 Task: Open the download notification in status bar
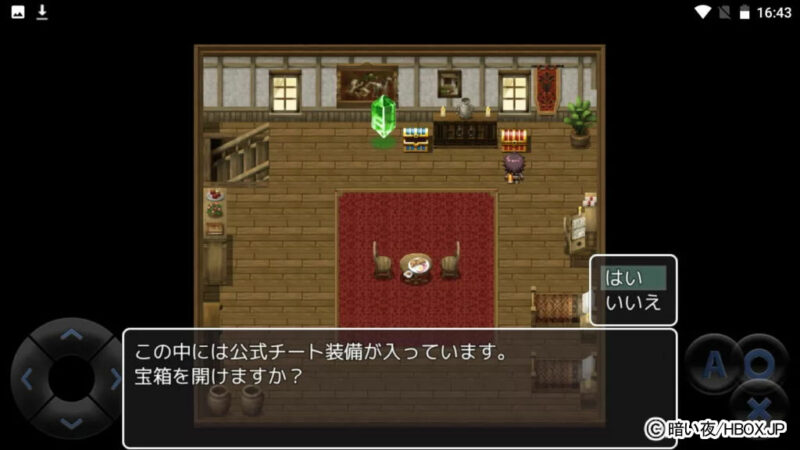tap(42, 12)
